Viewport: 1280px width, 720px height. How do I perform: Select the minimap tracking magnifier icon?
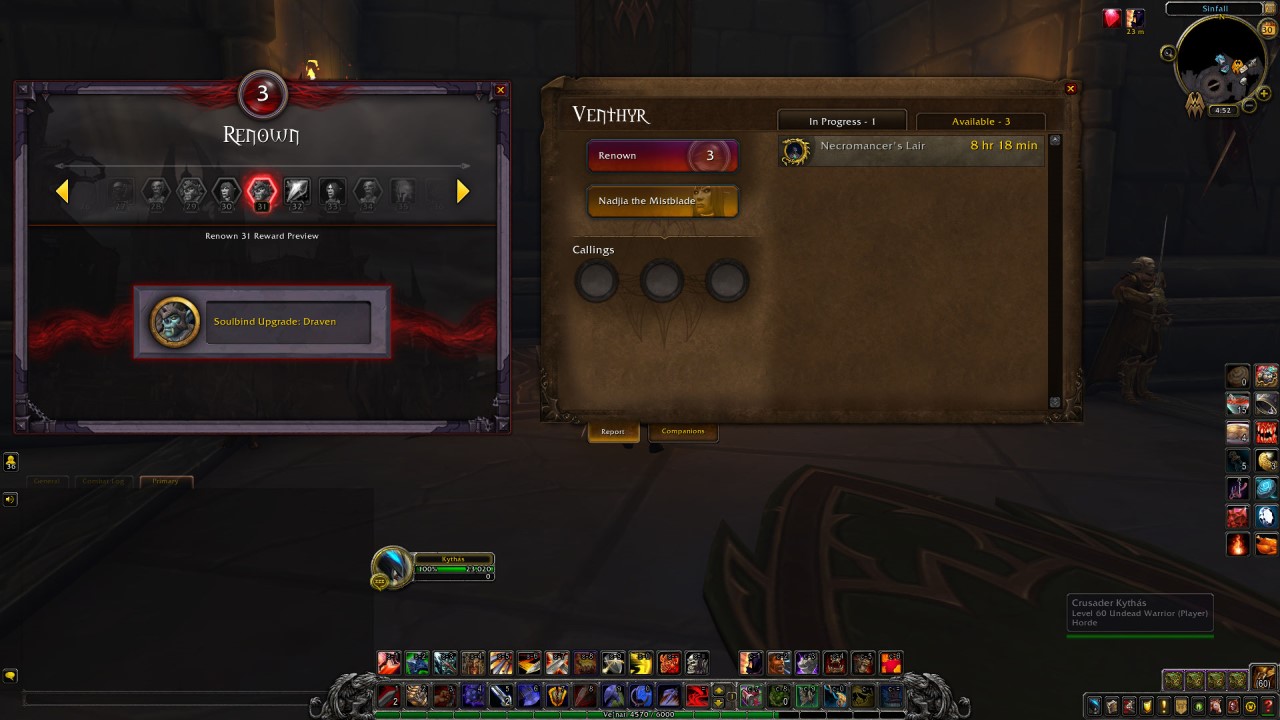coord(1170,53)
